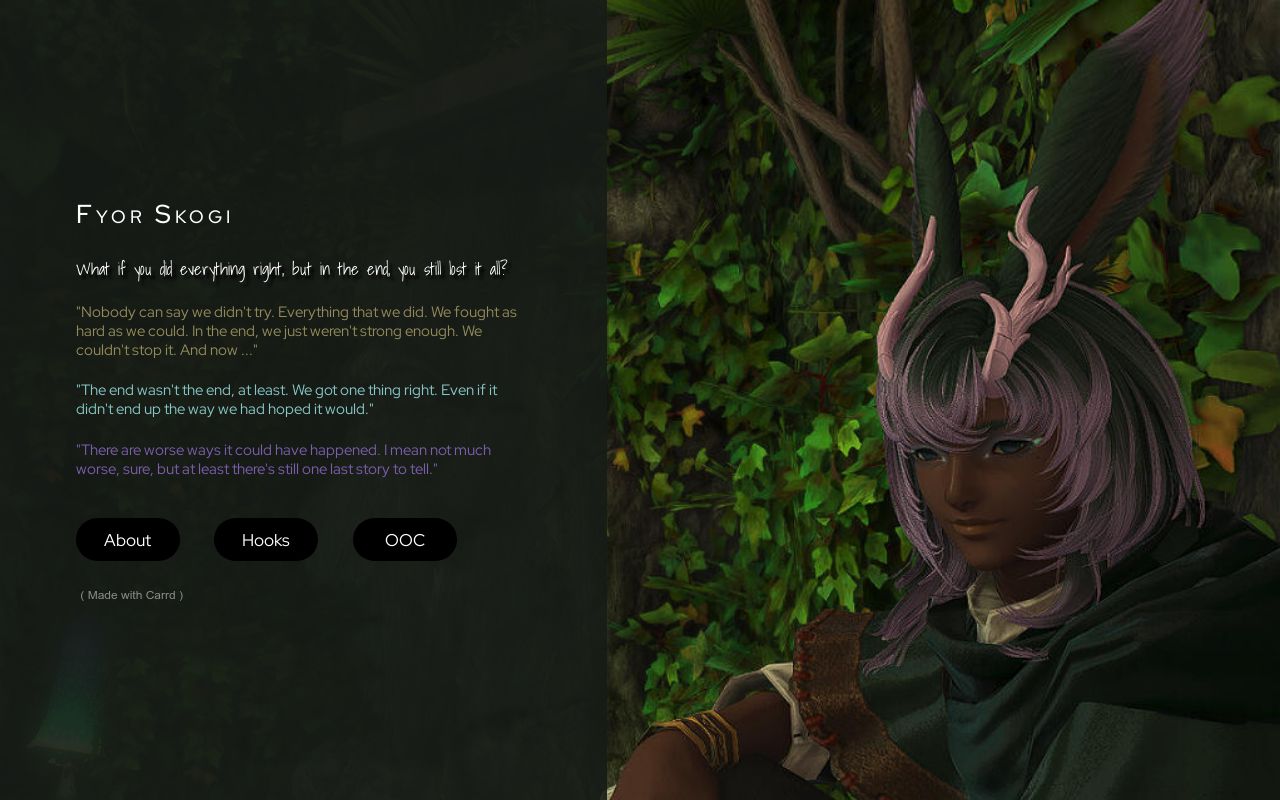
Task: Follow the Made with Carrd link
Action: coord(131,595)
